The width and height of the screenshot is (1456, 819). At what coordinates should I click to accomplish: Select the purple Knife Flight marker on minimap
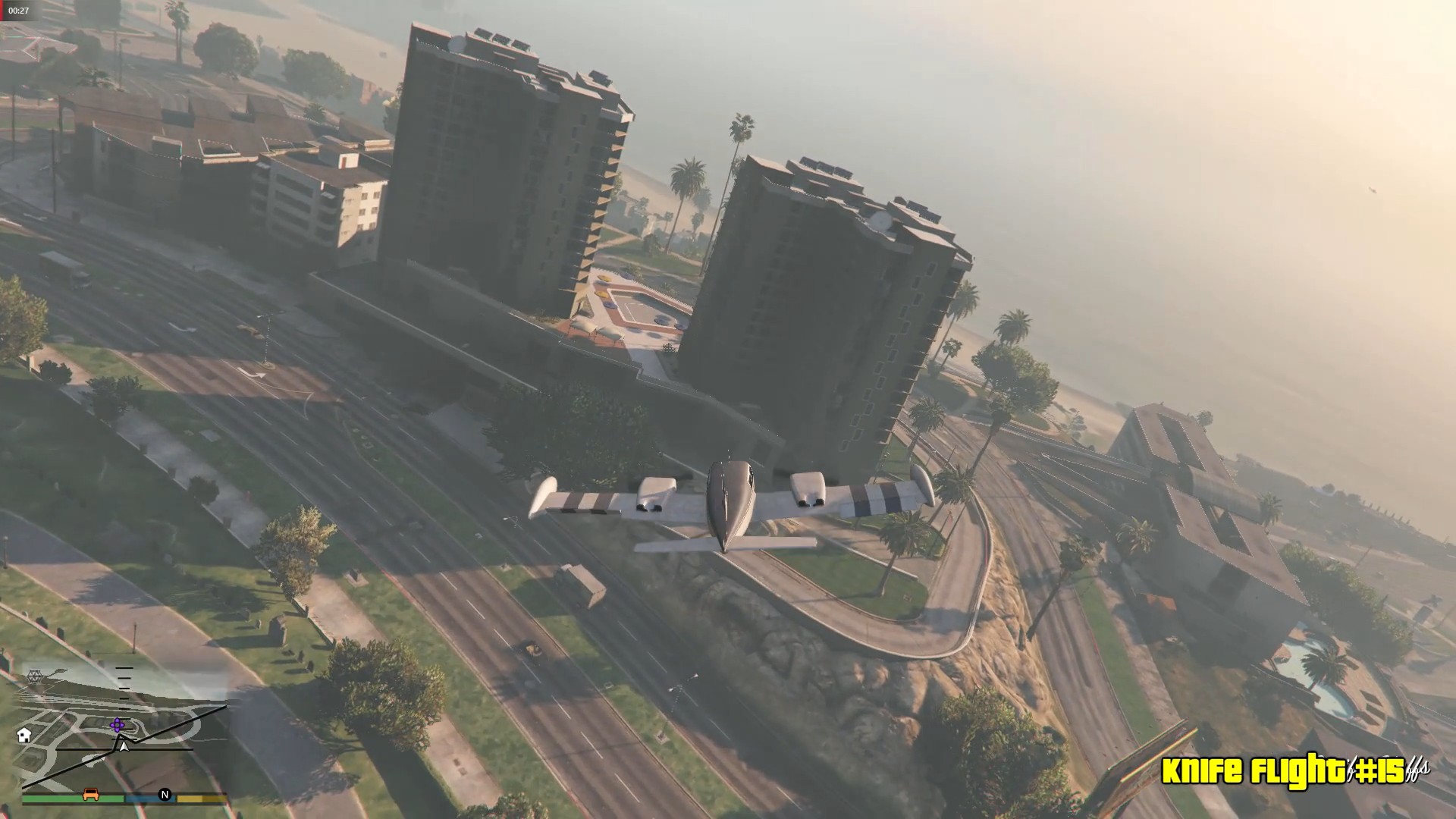tap(118, 725)
